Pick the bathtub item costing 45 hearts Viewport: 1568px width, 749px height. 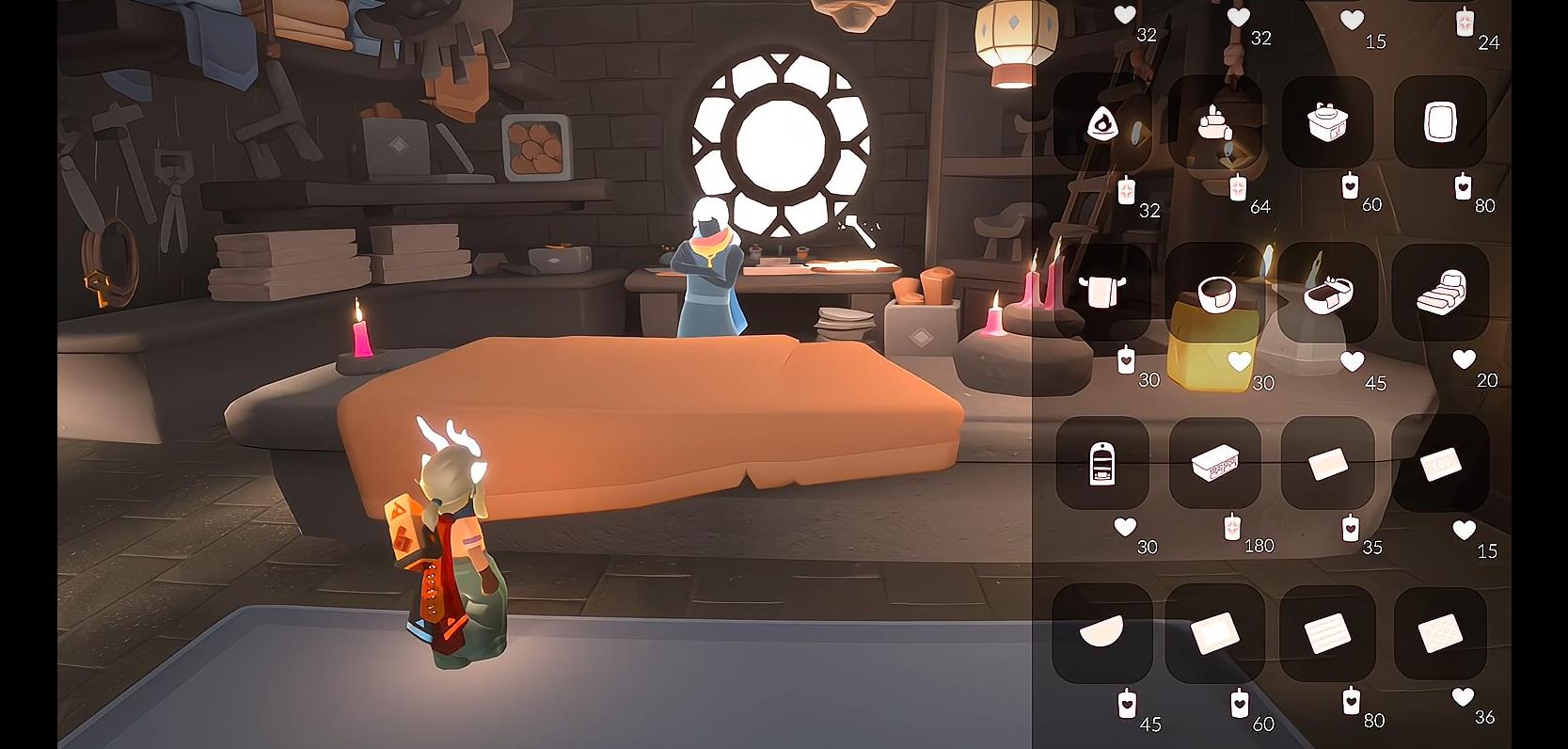pos(1327,293)
